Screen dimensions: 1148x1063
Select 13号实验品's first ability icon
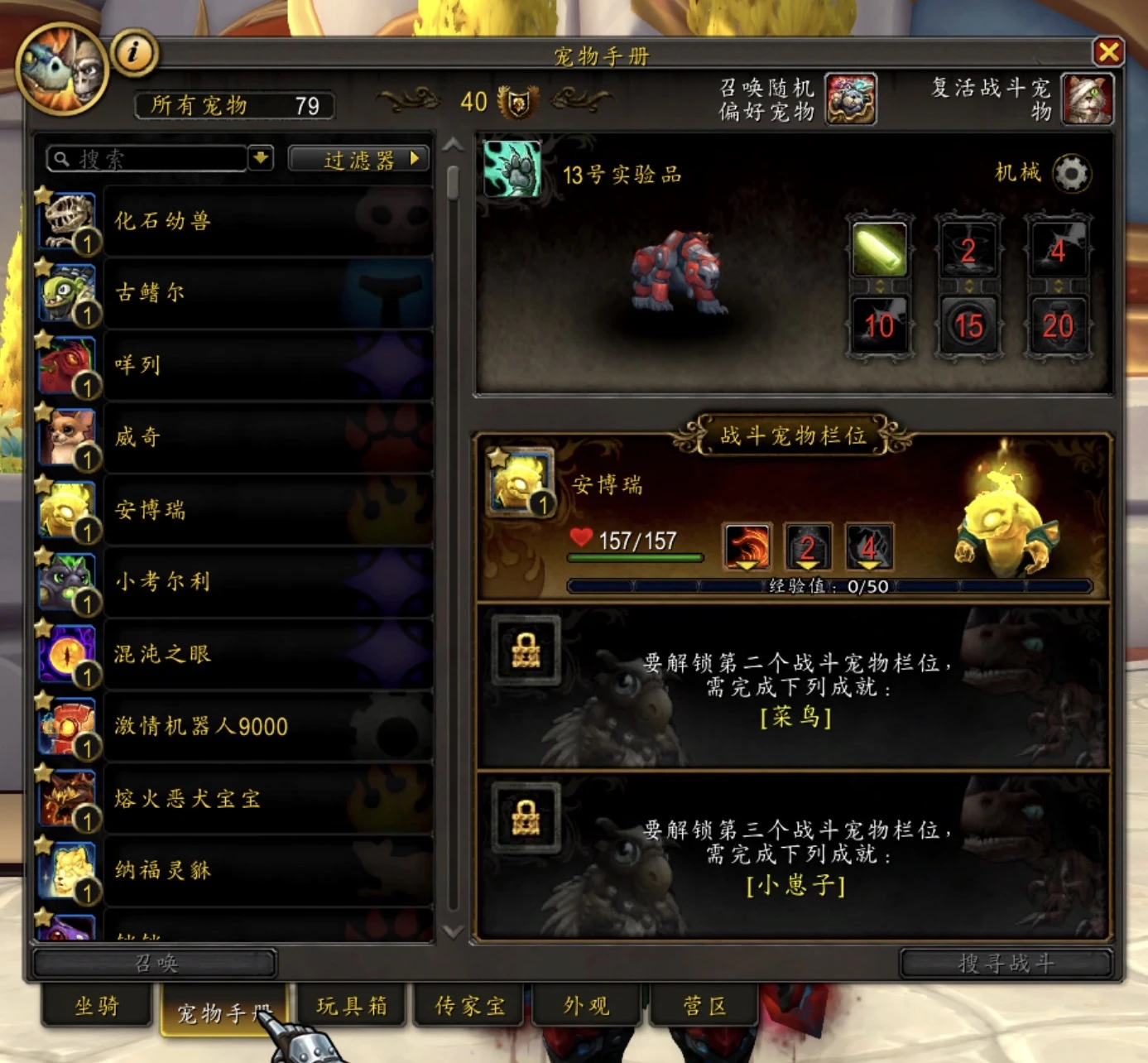click(x=880, y=251)
